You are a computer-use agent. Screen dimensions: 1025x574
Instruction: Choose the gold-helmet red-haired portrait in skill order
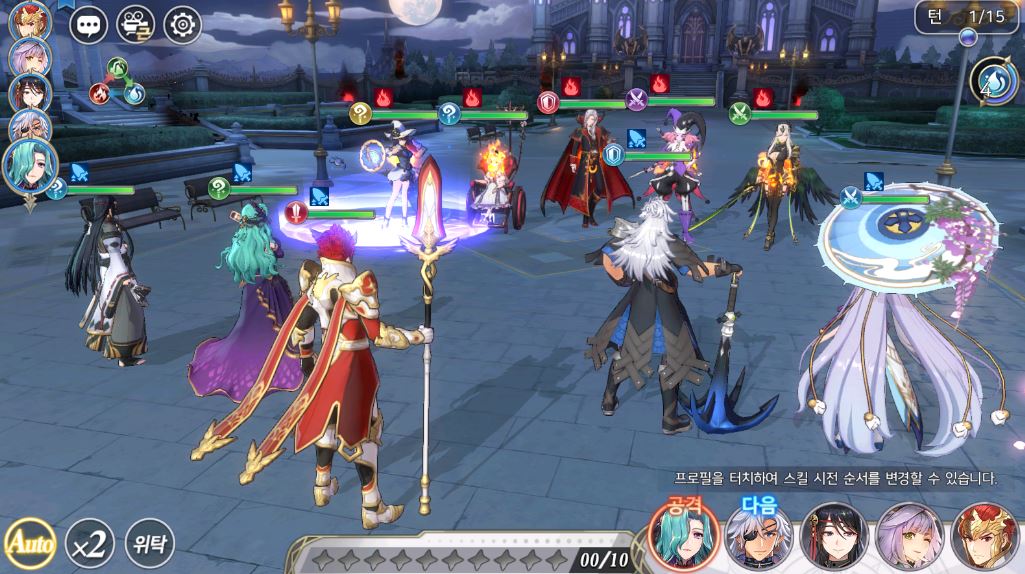pyautogui.click(x=984, y=537)
